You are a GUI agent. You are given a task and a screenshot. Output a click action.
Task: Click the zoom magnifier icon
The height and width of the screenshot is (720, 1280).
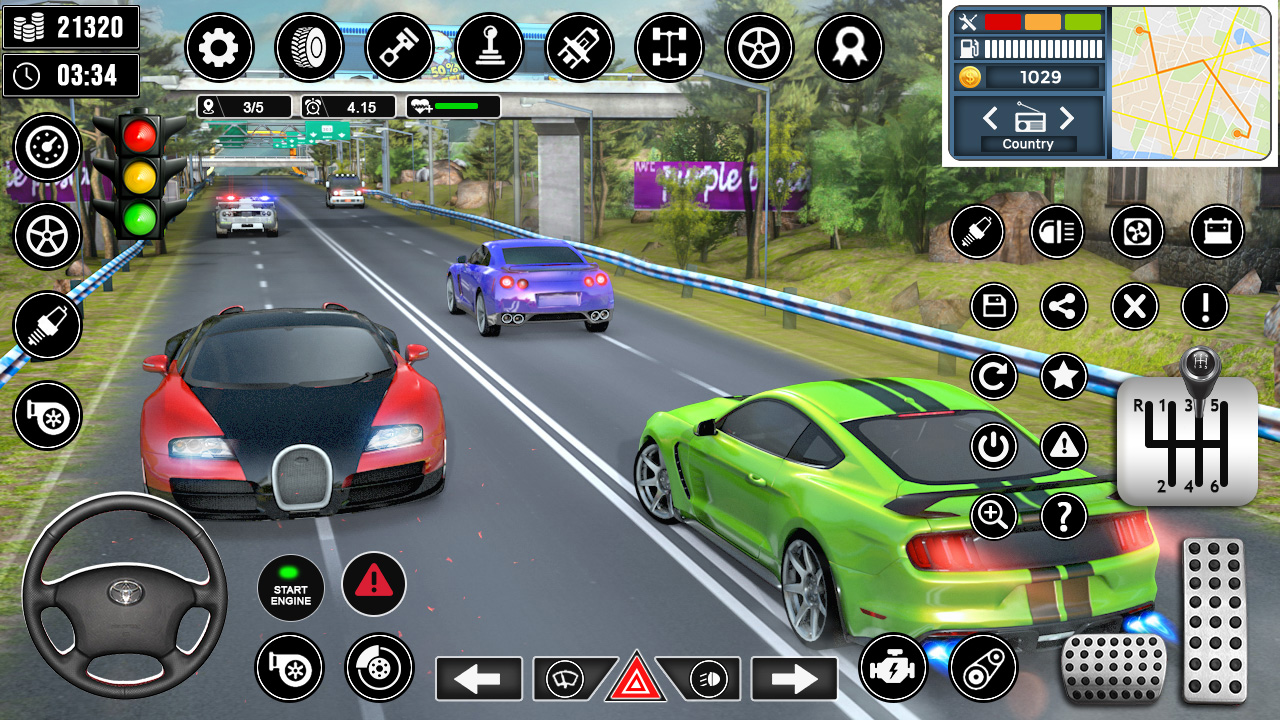pyautogui.click(x=993, y=517)
